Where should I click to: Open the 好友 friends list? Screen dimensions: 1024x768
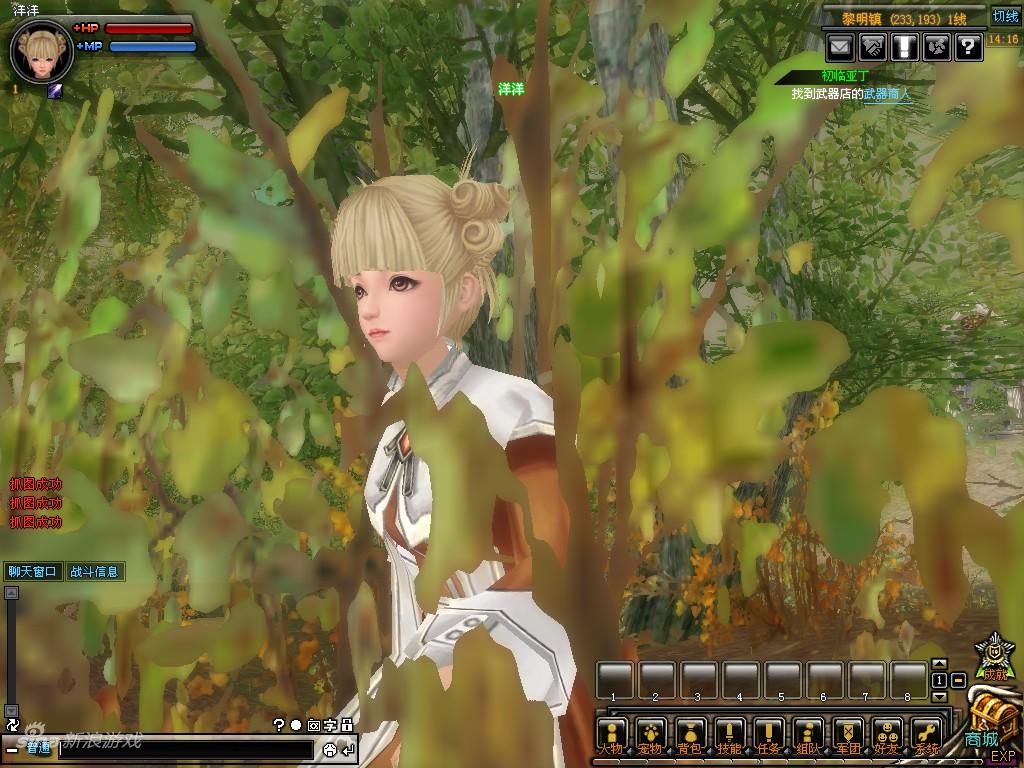[x=887, y=735]
